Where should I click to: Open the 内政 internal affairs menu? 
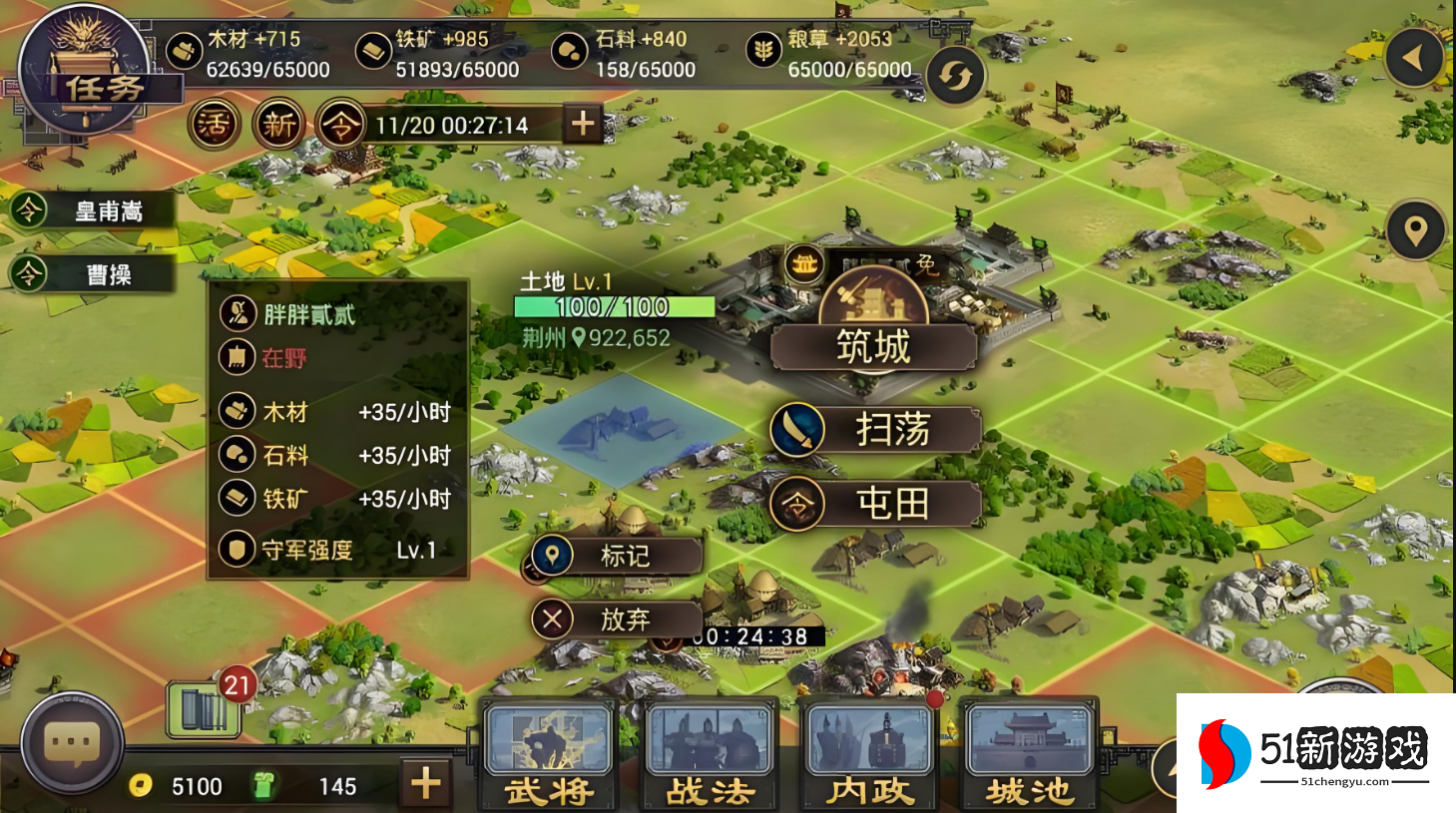click(869, 753)
